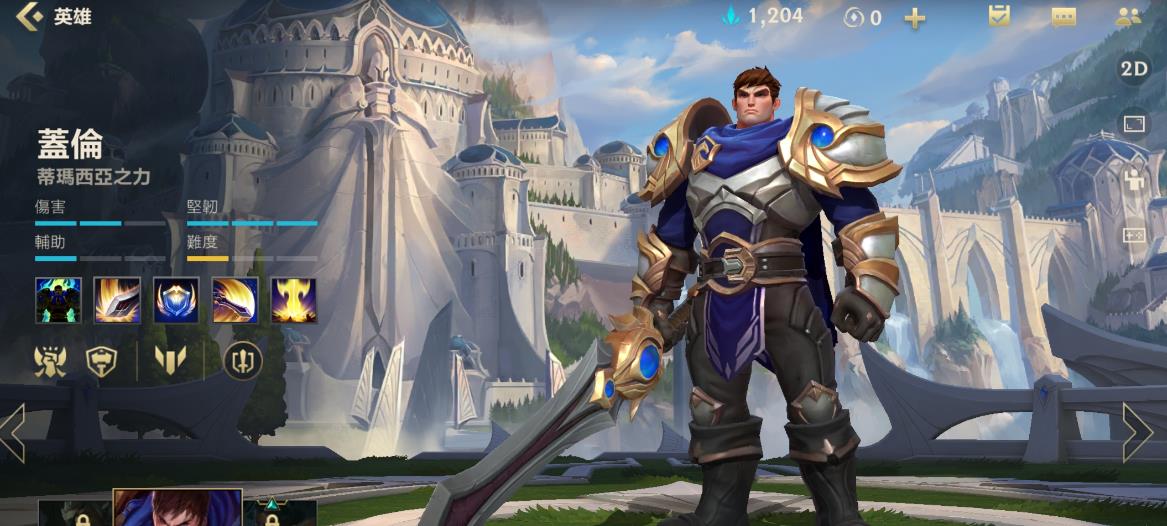Image resolution: width=1167 pixels, height=526 pixels.
Task: Toggle the 2D view button
Action: [x=1134, y=69]
